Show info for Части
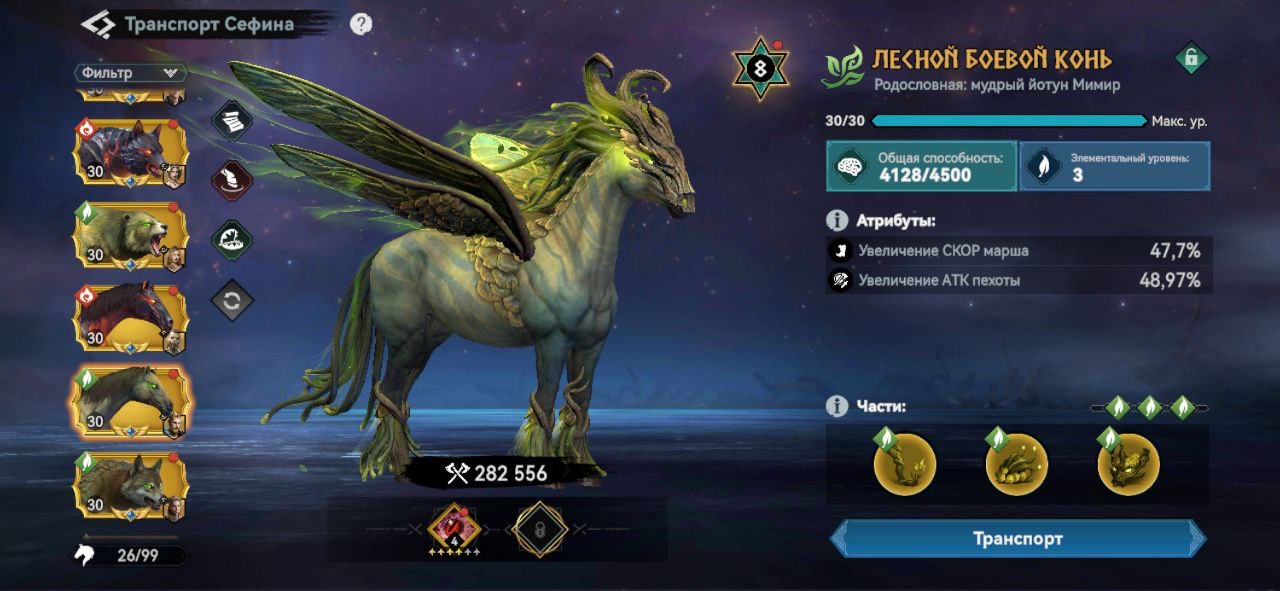The height and width of the screenshot is (591, 1280). 837,407
